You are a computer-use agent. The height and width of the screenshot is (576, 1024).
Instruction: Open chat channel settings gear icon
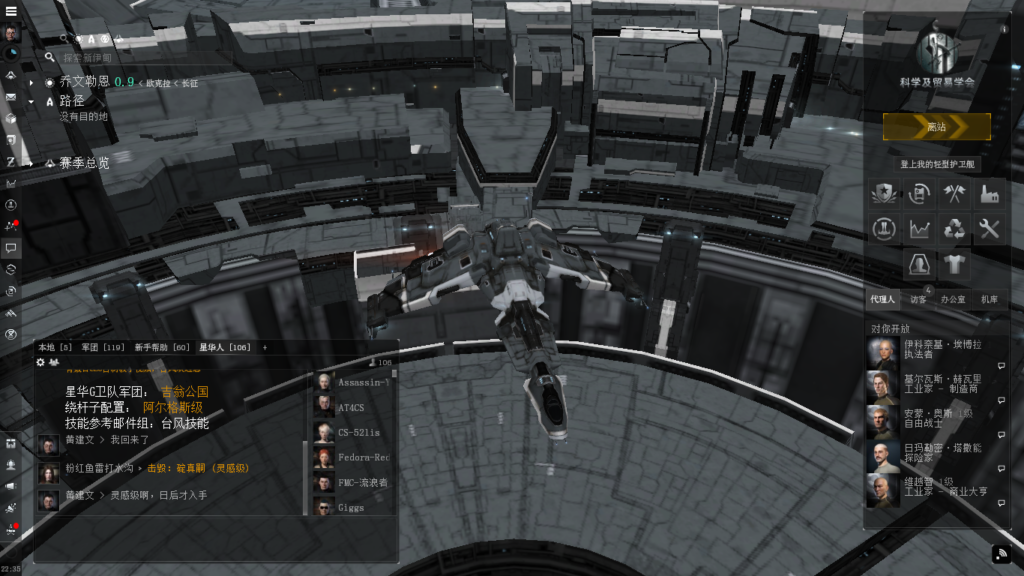click(41, 362)
